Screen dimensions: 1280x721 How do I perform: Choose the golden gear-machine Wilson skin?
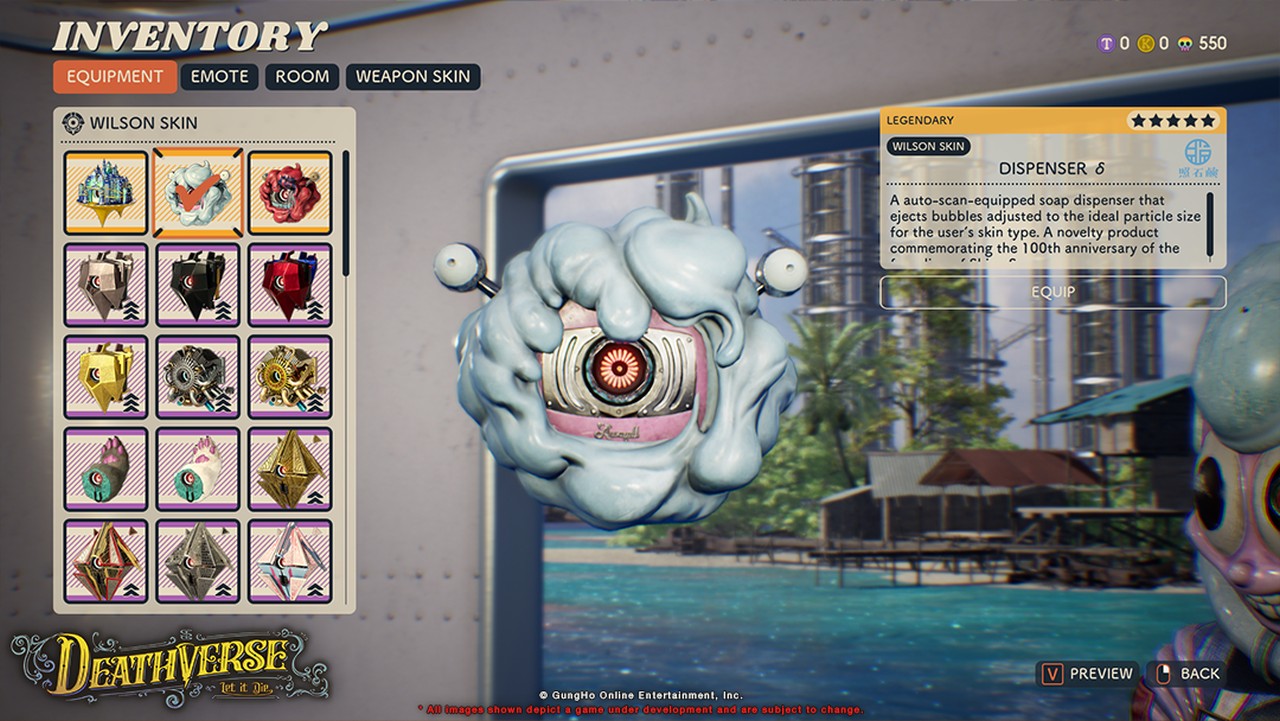pyautogui.click(x=290, y=377)
